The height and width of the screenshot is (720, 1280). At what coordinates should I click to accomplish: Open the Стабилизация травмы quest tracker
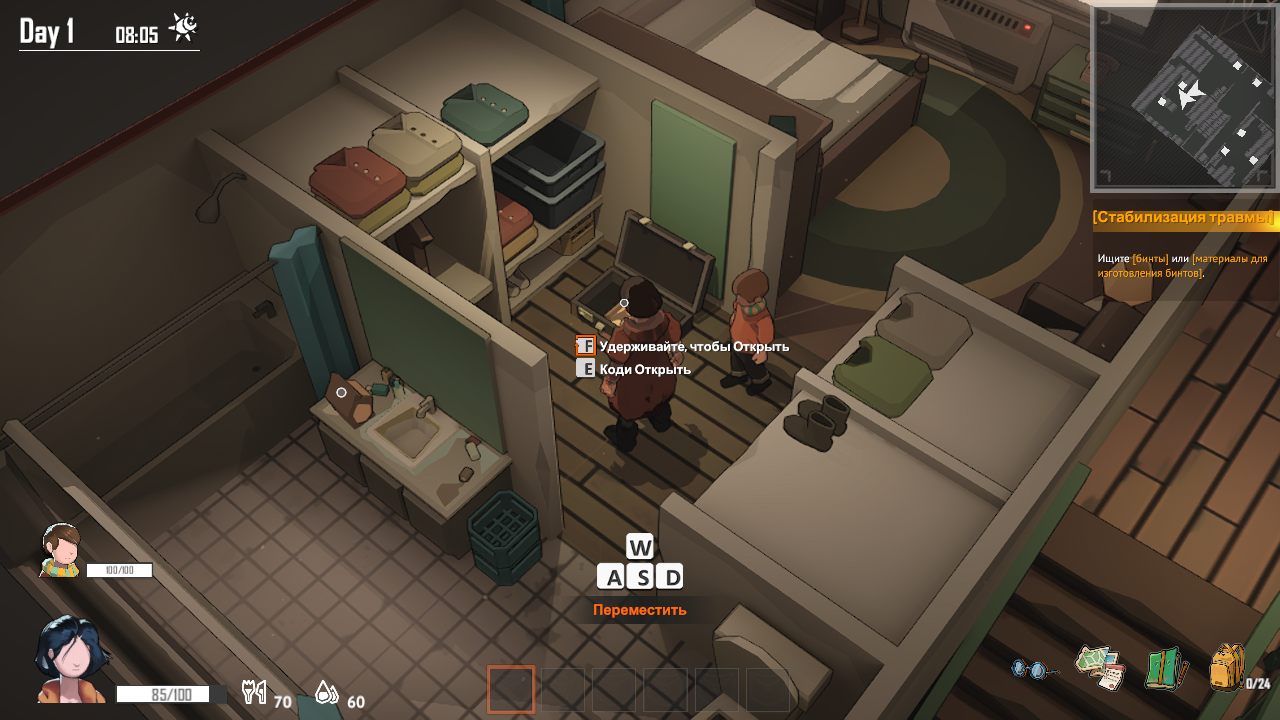pos(1184,218)
